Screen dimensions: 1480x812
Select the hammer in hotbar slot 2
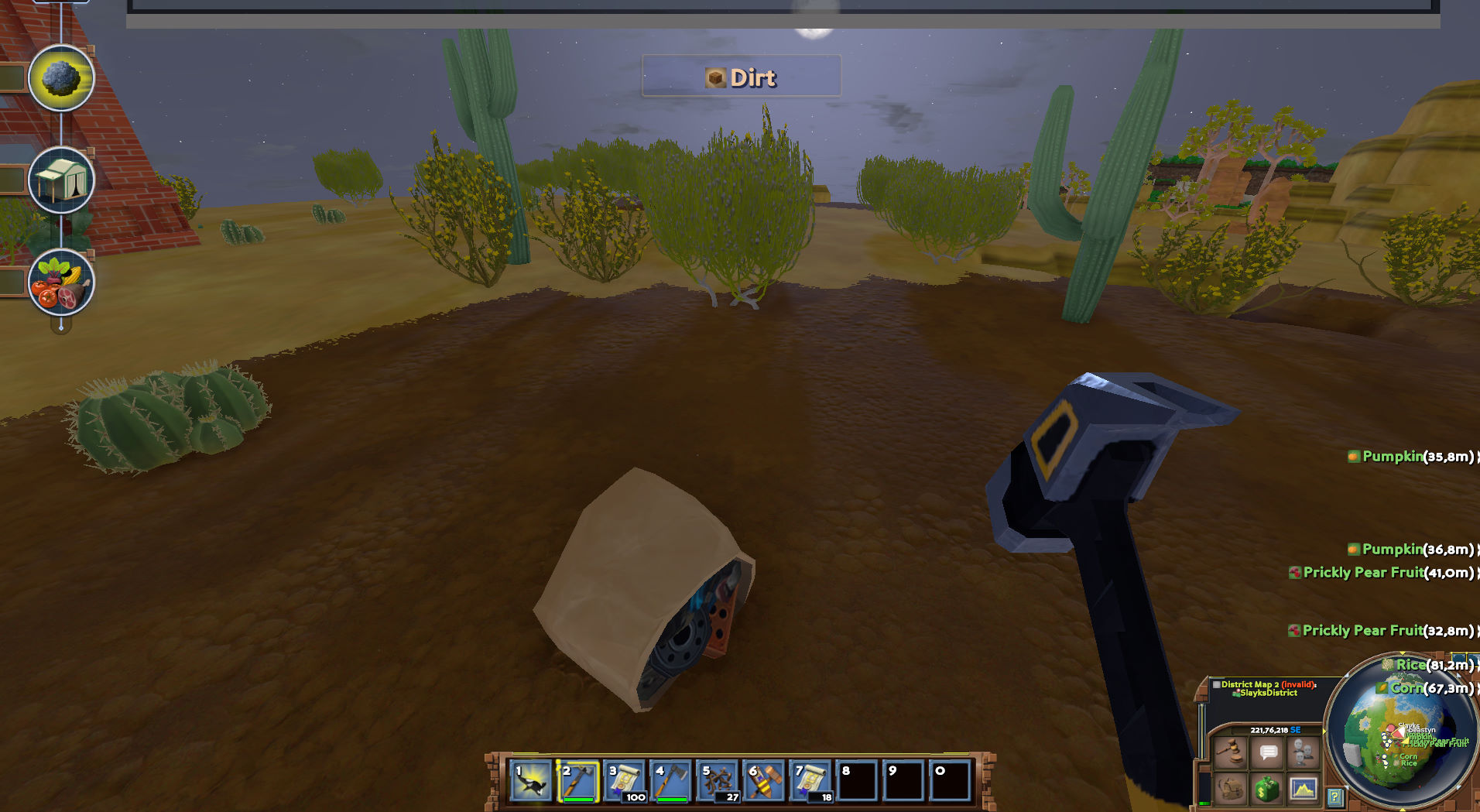point(577,781)
